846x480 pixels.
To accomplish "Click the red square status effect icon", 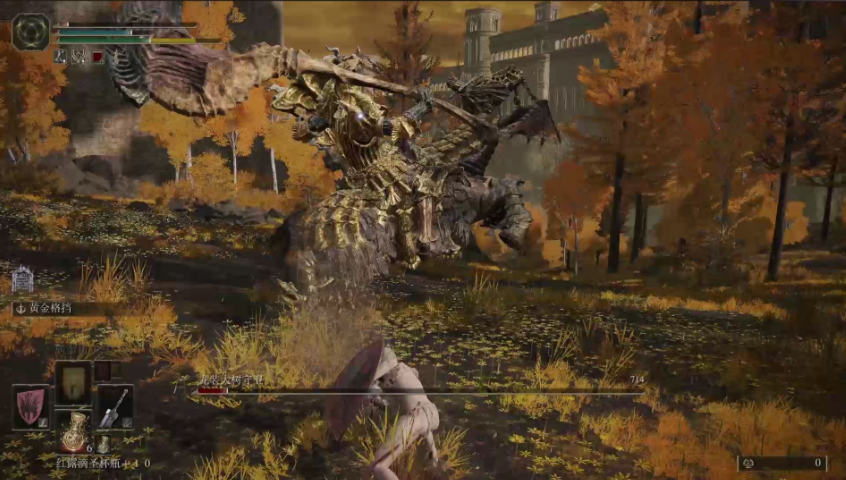I will (x=97, y=57).
